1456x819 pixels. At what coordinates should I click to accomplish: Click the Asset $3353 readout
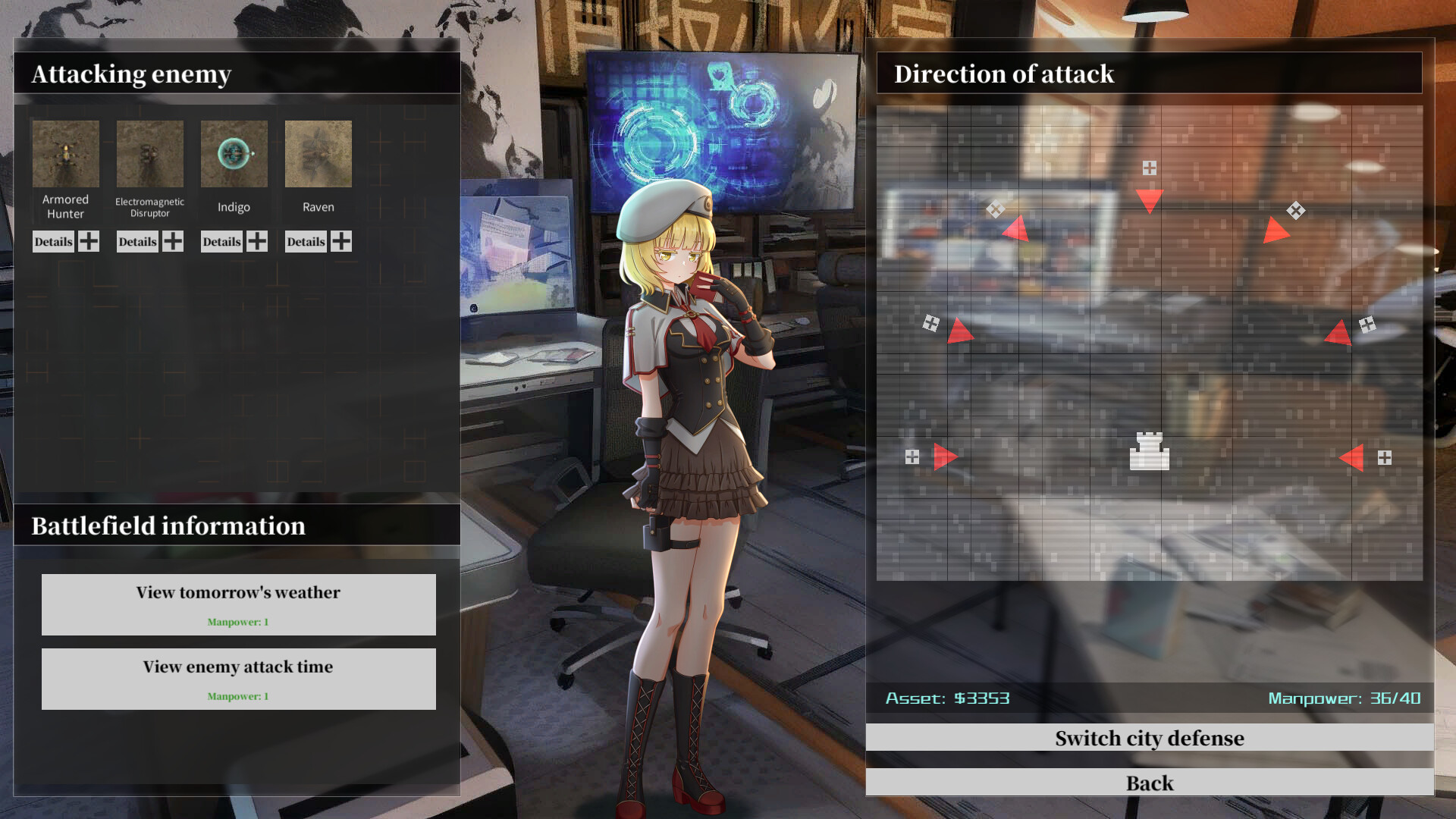pos(948,698)
